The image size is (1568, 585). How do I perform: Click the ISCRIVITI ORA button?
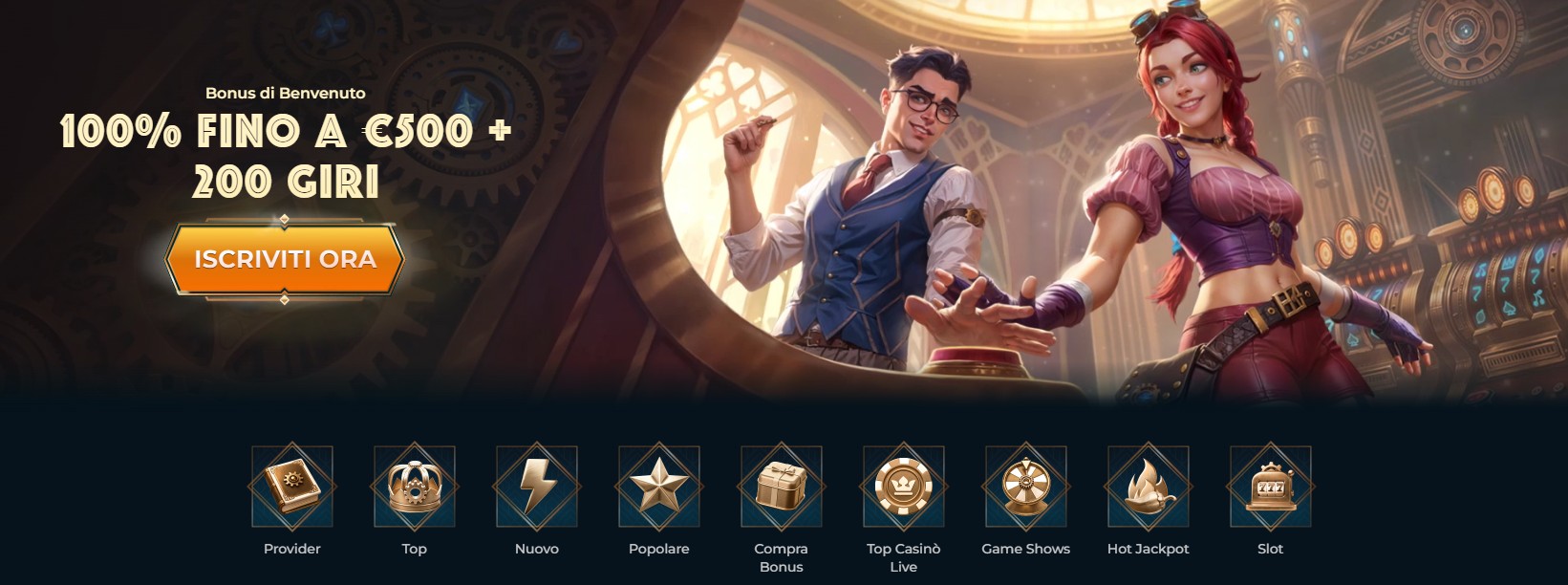pos(285,259)
